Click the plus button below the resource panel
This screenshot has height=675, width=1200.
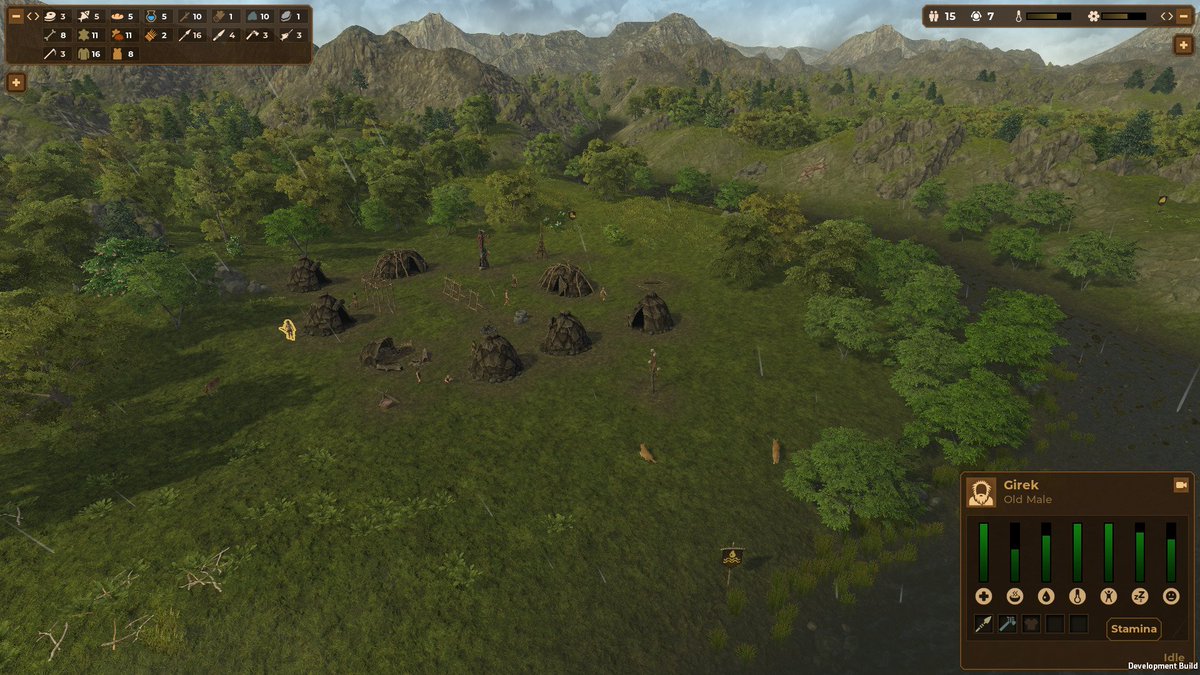pos(16,83)
